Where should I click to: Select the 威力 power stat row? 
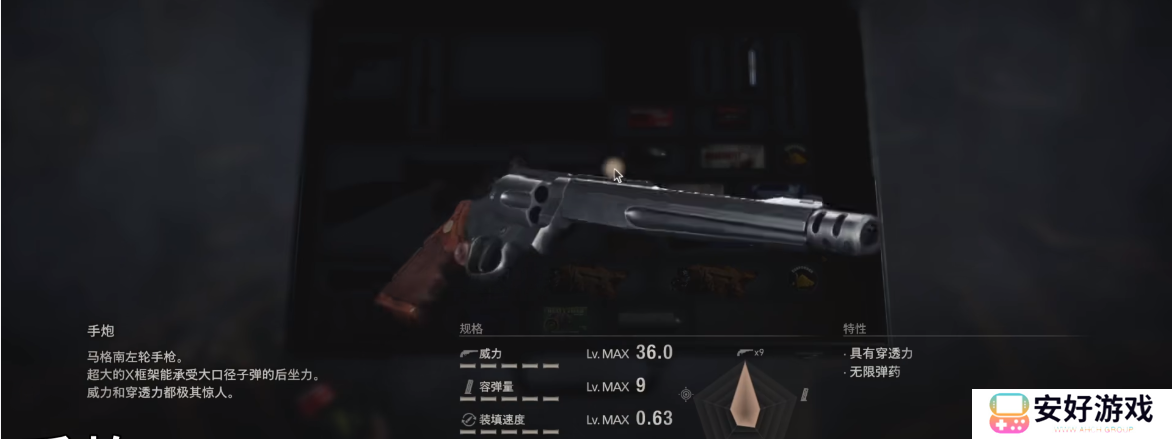coord(565,353)
